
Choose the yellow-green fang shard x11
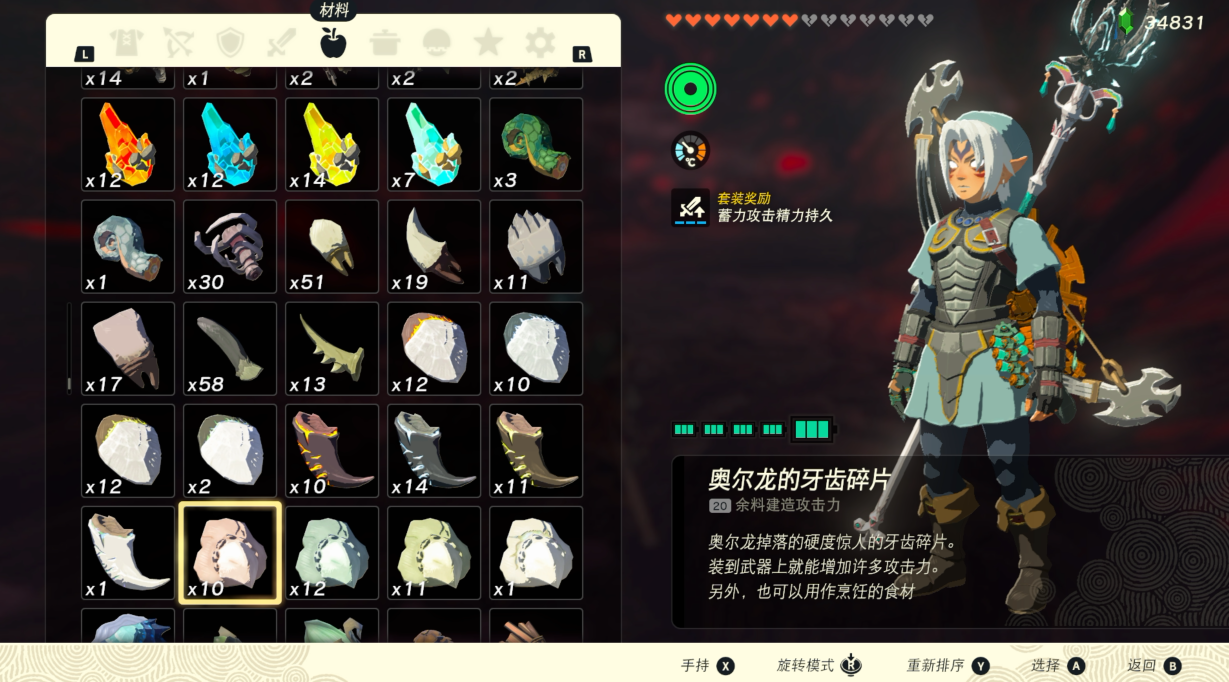click(x=434, y=553)
